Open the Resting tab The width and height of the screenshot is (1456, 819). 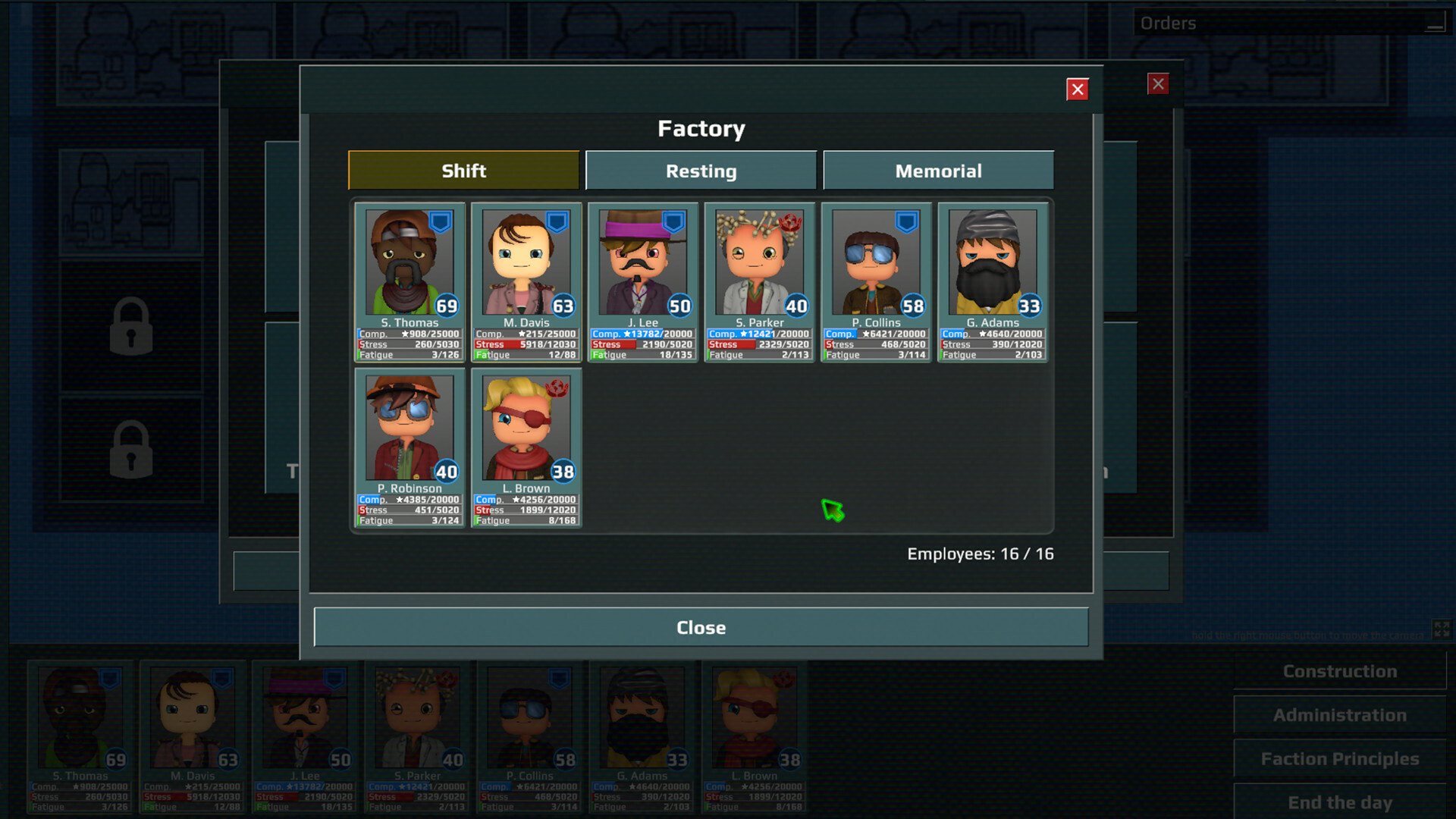pyautogui.click(x=701, y=171)
